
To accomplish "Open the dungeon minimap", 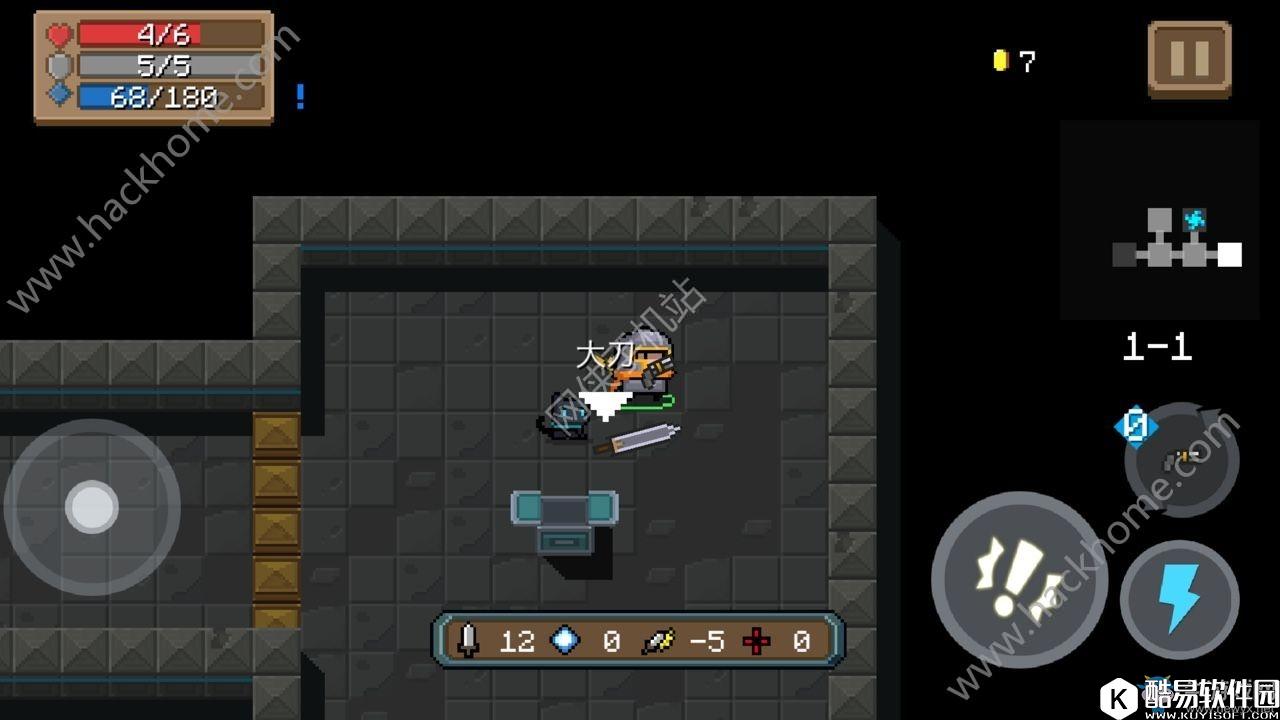I will [1160, 220].
